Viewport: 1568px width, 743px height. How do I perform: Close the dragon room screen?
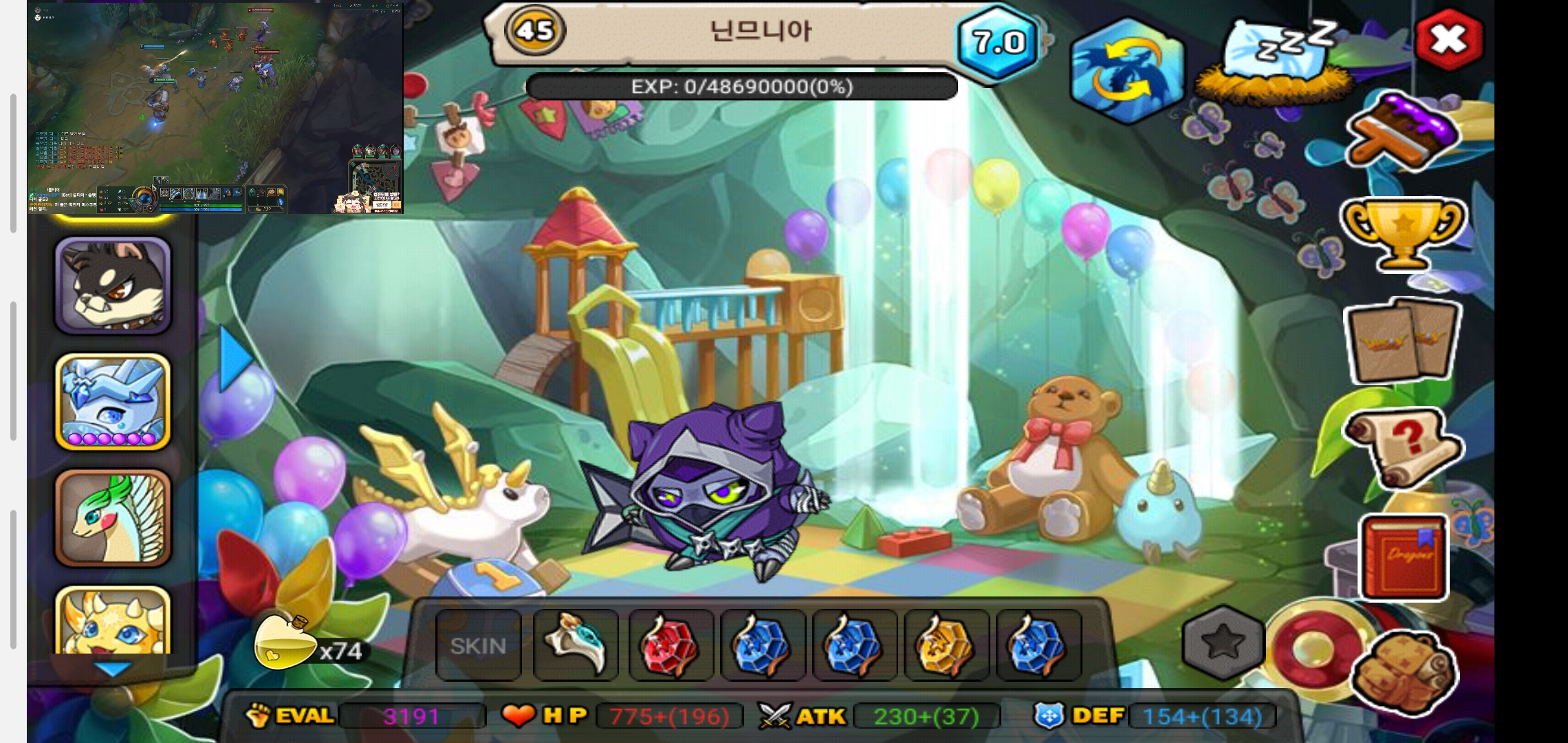click(x=1449, y=40)
